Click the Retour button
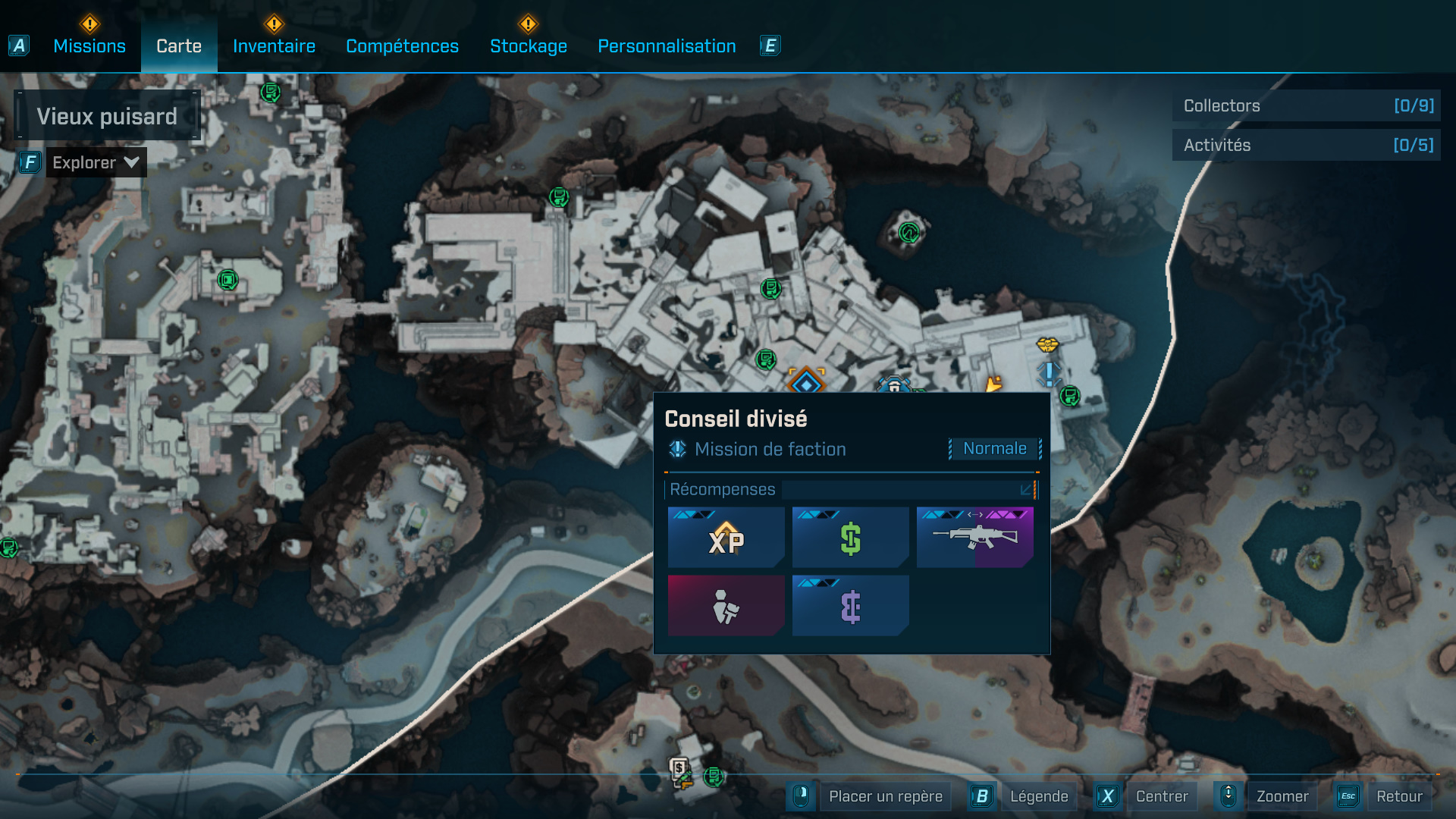This screenshot has height=819, width=1456. point(1398,796)
